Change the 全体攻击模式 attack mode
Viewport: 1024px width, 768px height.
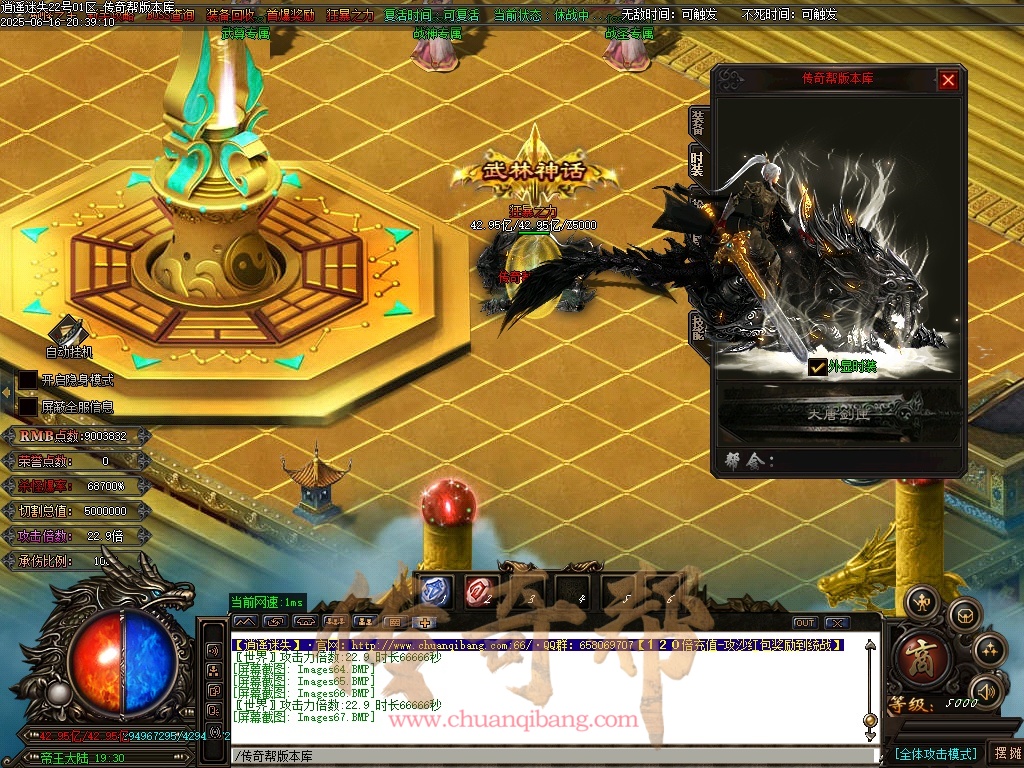(x=935, y=753)
